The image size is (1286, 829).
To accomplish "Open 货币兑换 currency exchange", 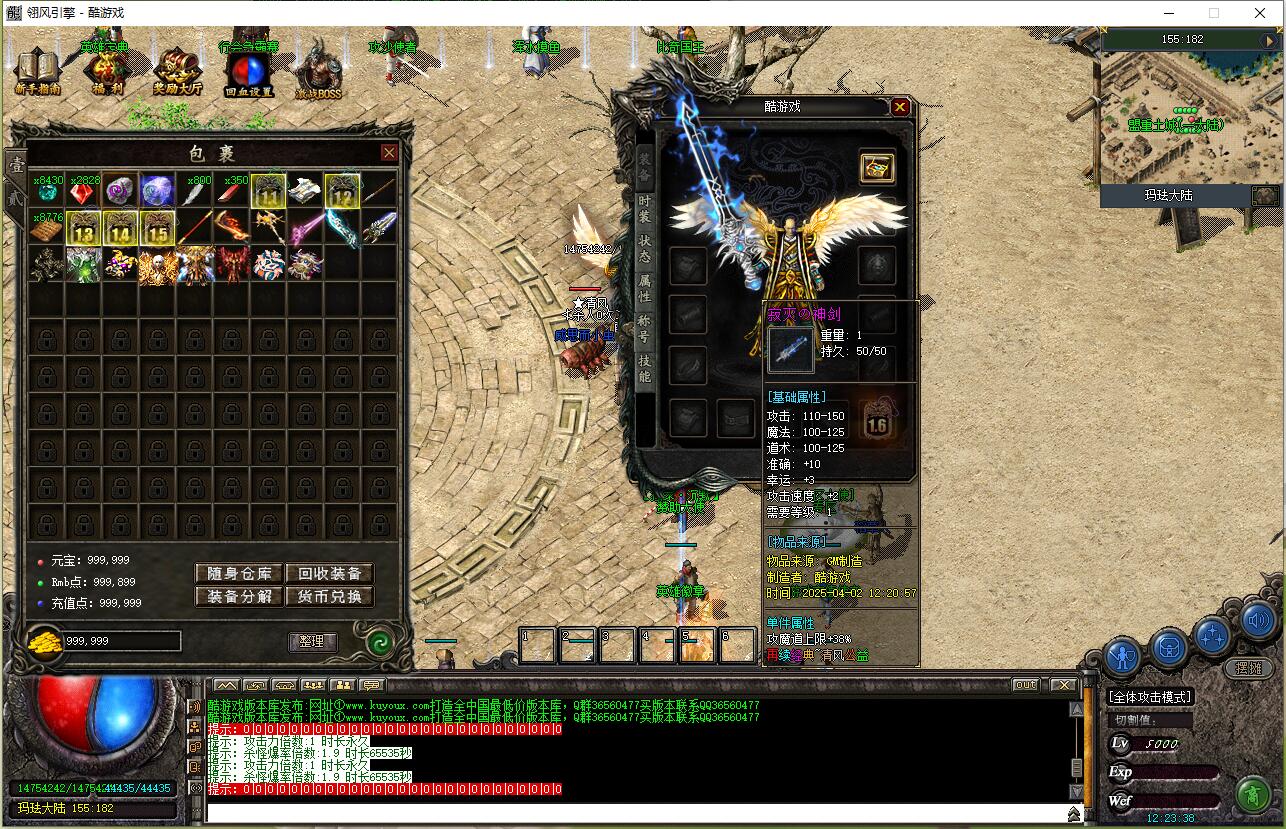I will (x=330, y=596).
